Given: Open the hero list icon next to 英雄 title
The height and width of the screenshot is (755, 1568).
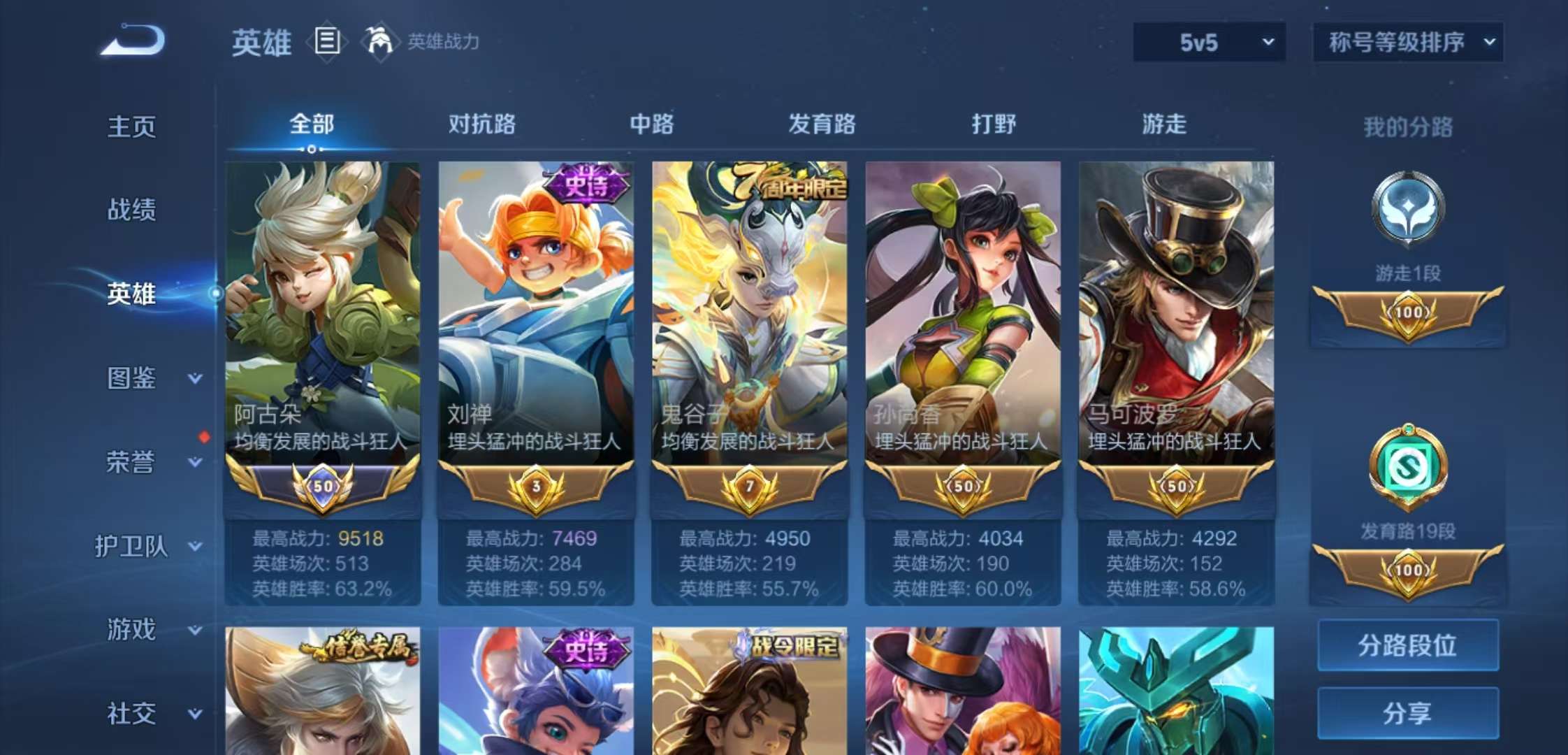Looking at the screenshot, I should pyautogui.click(x=326, y=41).
